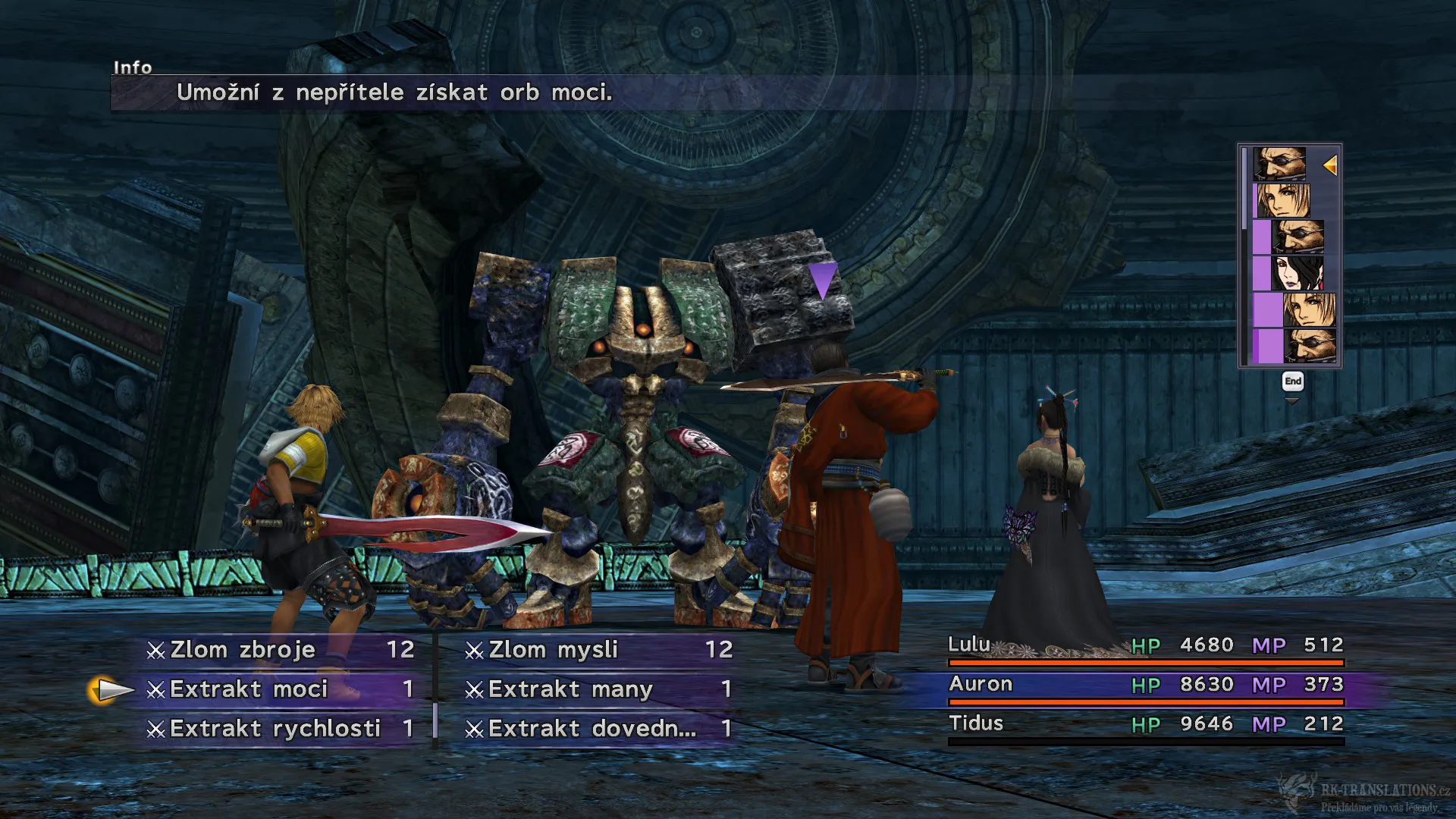Click the yellow hand cursor beside Extrakt moci
This screenshot has height=819, width=1456.
pyautogui.click(x=108, y=689)
